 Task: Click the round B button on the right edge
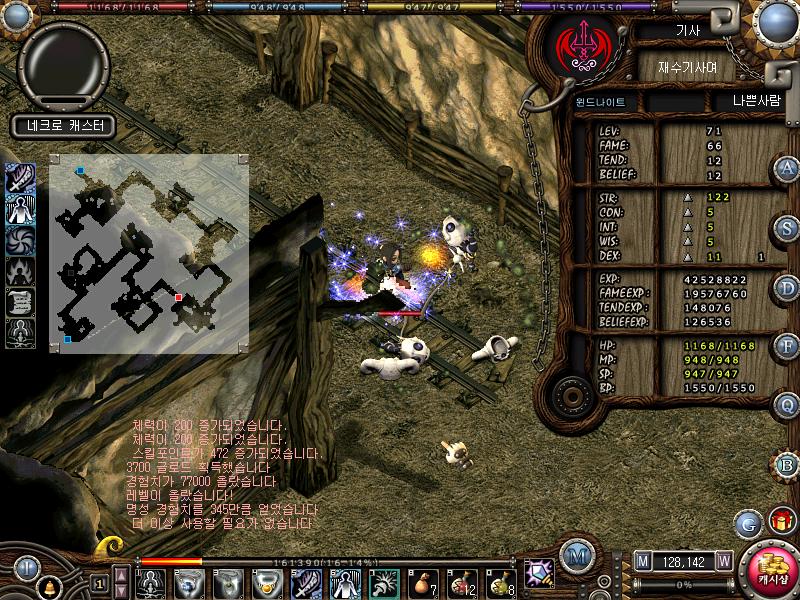click(788, 465)
